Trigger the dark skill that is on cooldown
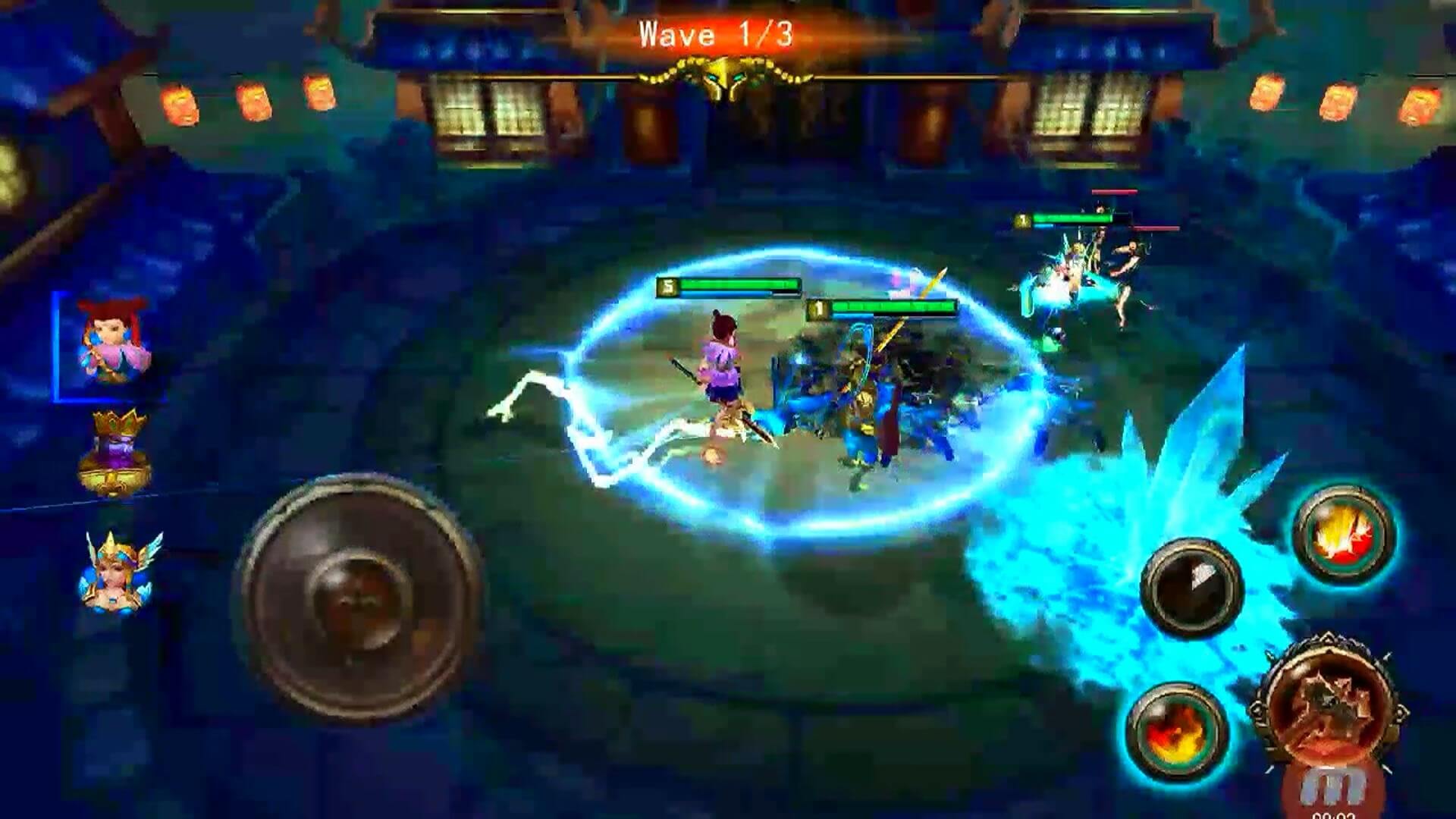Image resolution: width=1456 pixels, height=819 pixels. [x=1191, y=588]
